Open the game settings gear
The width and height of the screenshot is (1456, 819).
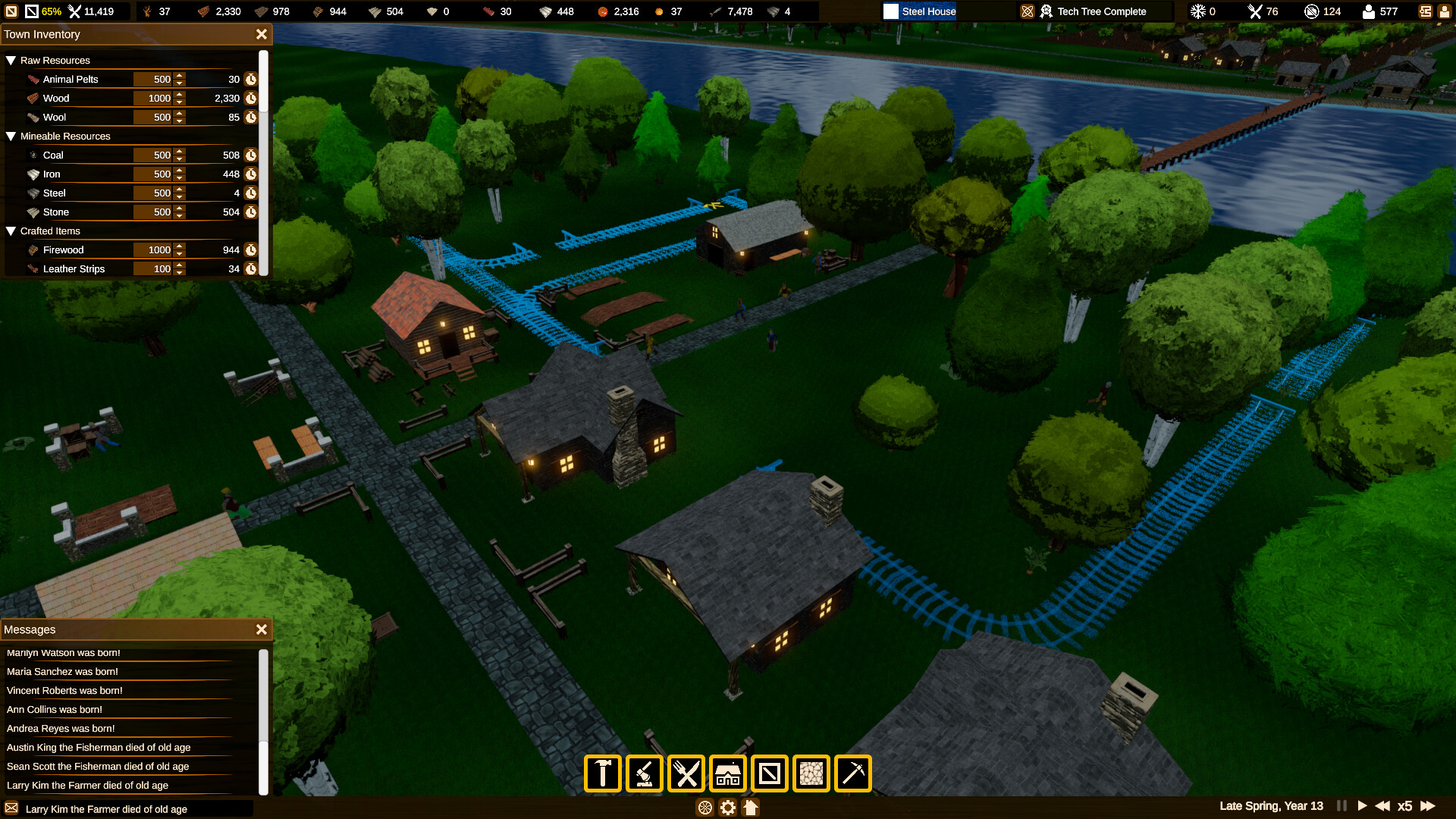coord(727,808)
